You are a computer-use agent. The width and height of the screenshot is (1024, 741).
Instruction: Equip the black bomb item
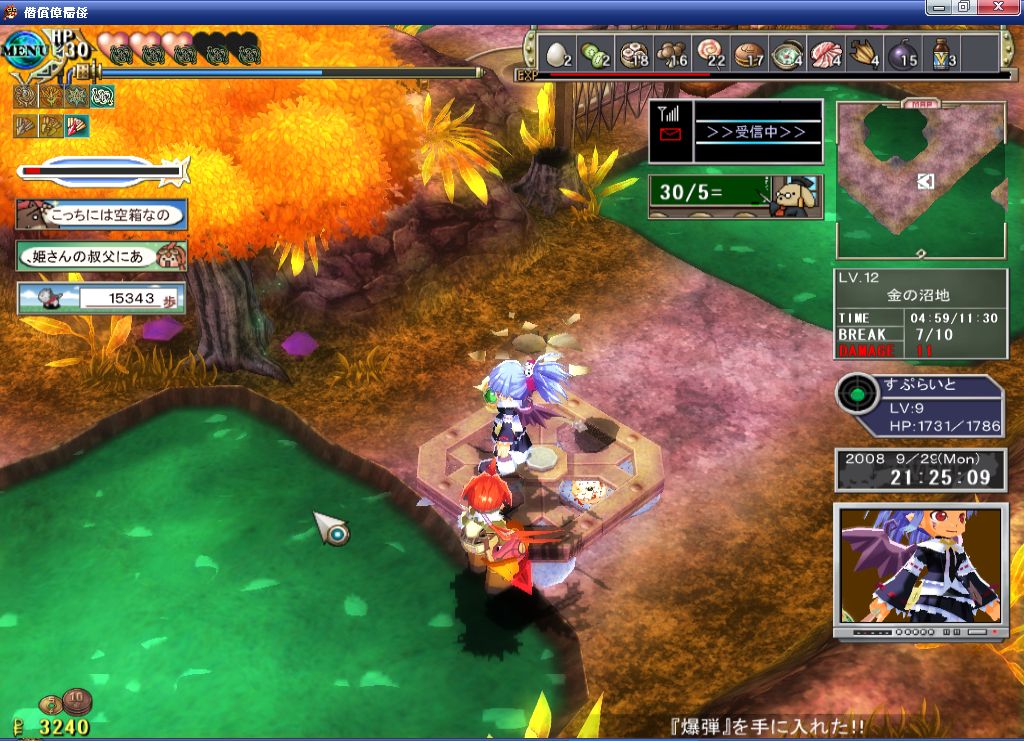[x=901, y=53]
